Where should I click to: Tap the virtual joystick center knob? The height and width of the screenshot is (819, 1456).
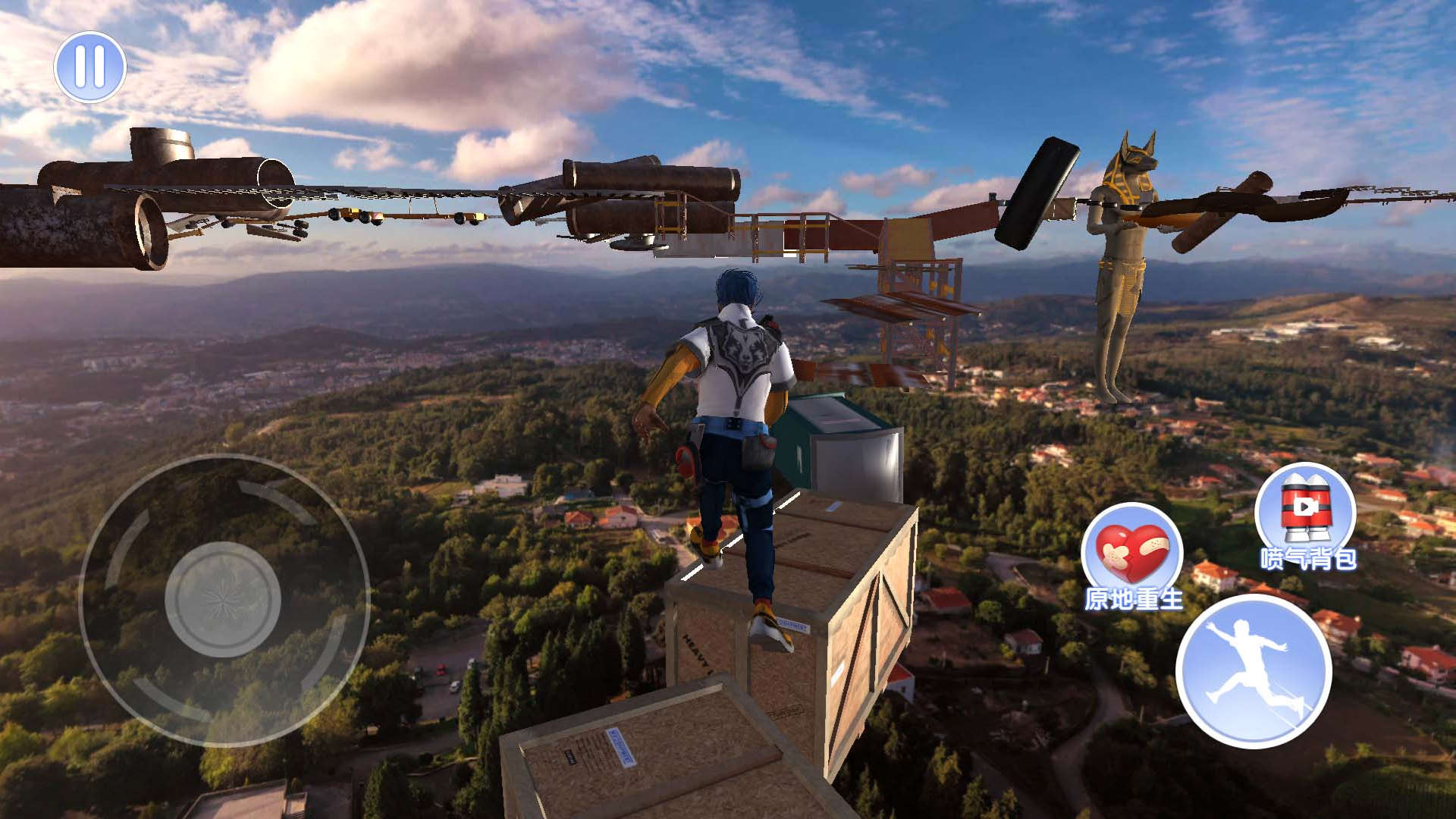[223, 599]
